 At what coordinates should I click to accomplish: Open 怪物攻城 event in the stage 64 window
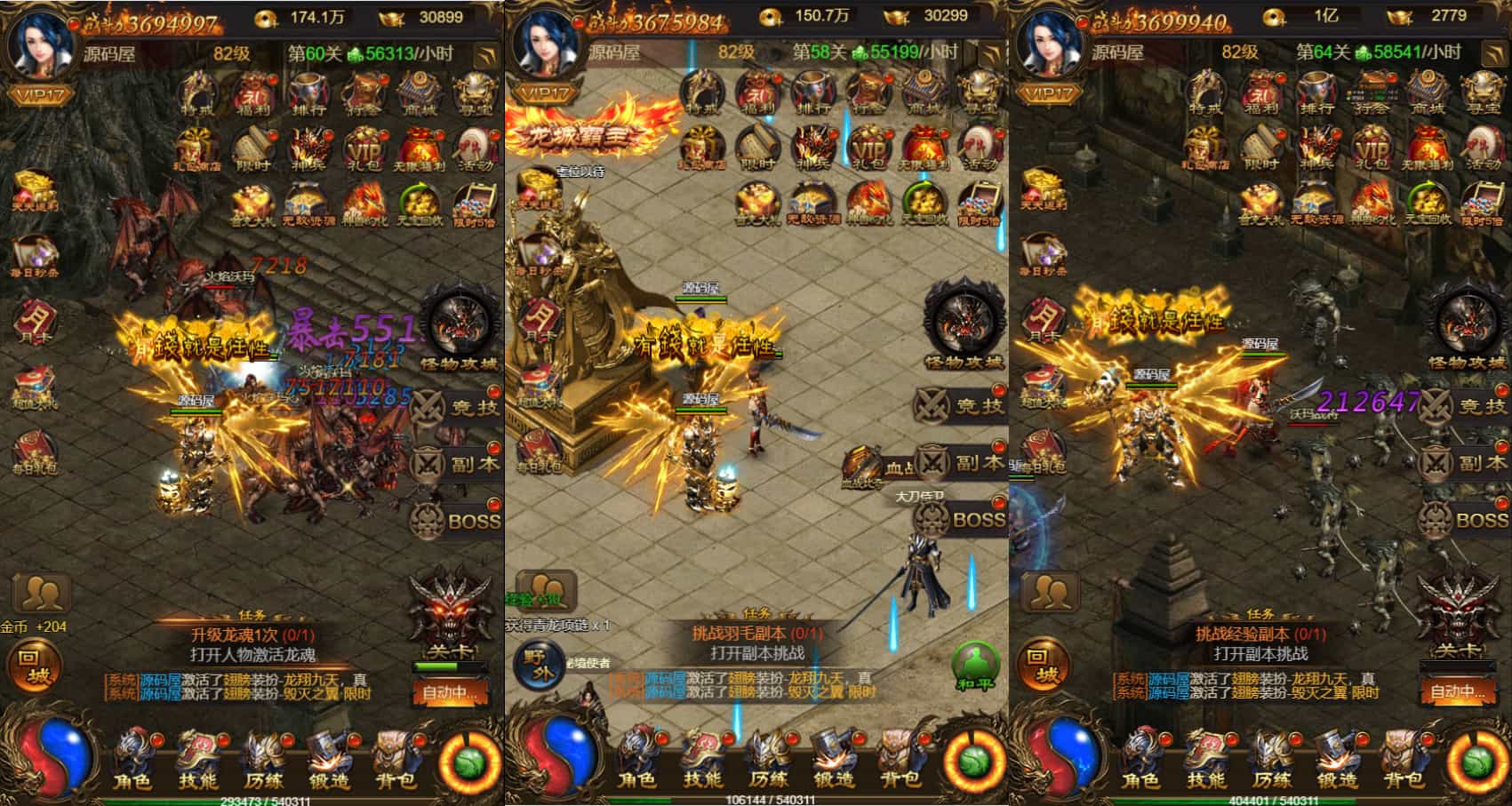pyautogui.click(x=1467, y=329)
